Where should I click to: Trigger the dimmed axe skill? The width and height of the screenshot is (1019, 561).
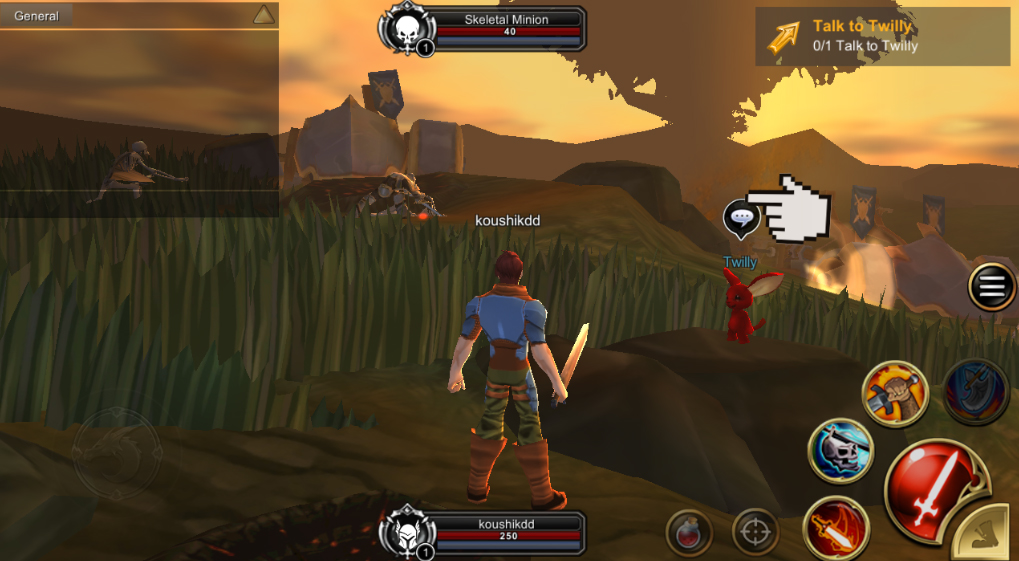975,393
